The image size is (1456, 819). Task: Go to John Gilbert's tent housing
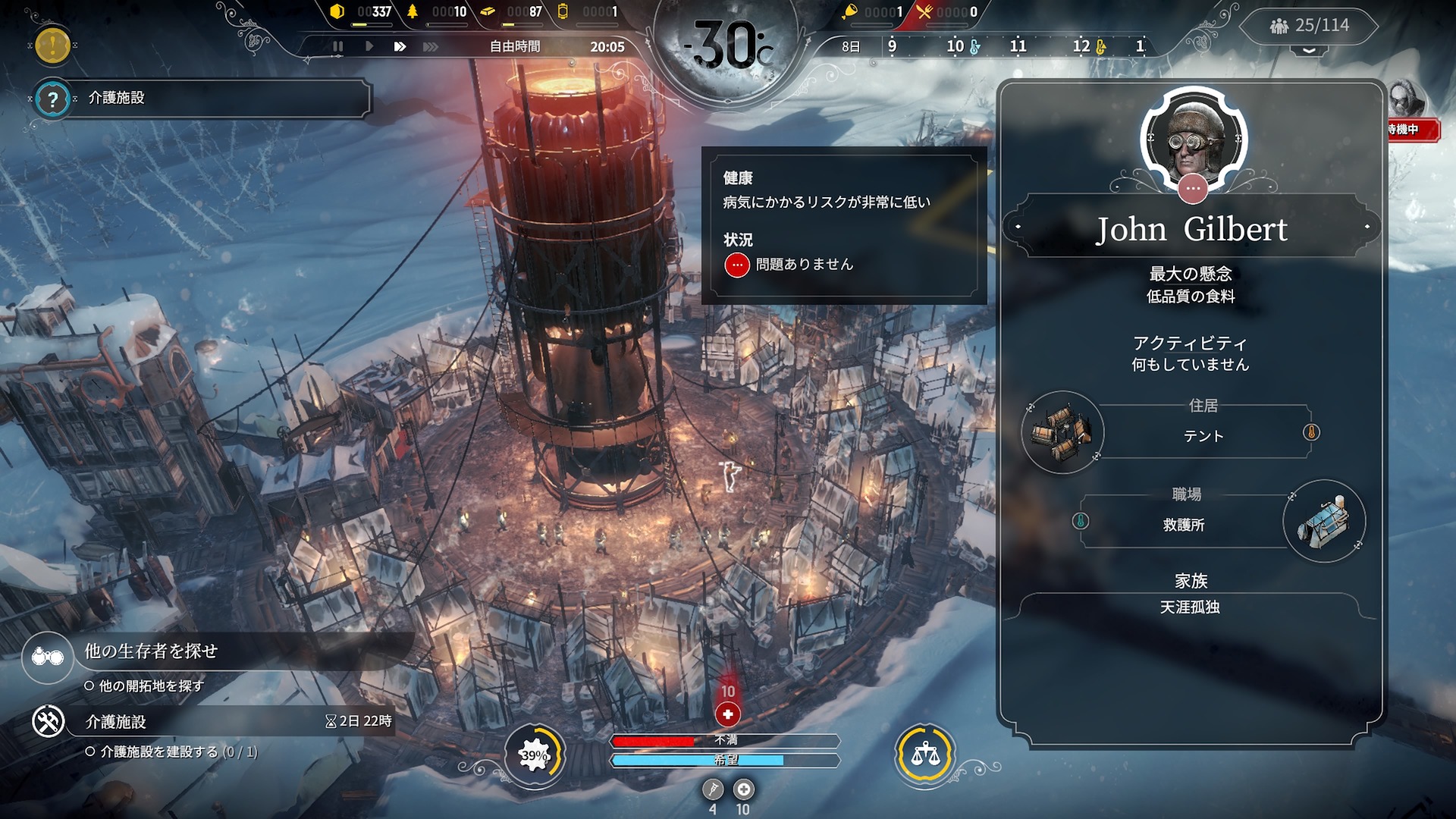tap(1062, 432)
